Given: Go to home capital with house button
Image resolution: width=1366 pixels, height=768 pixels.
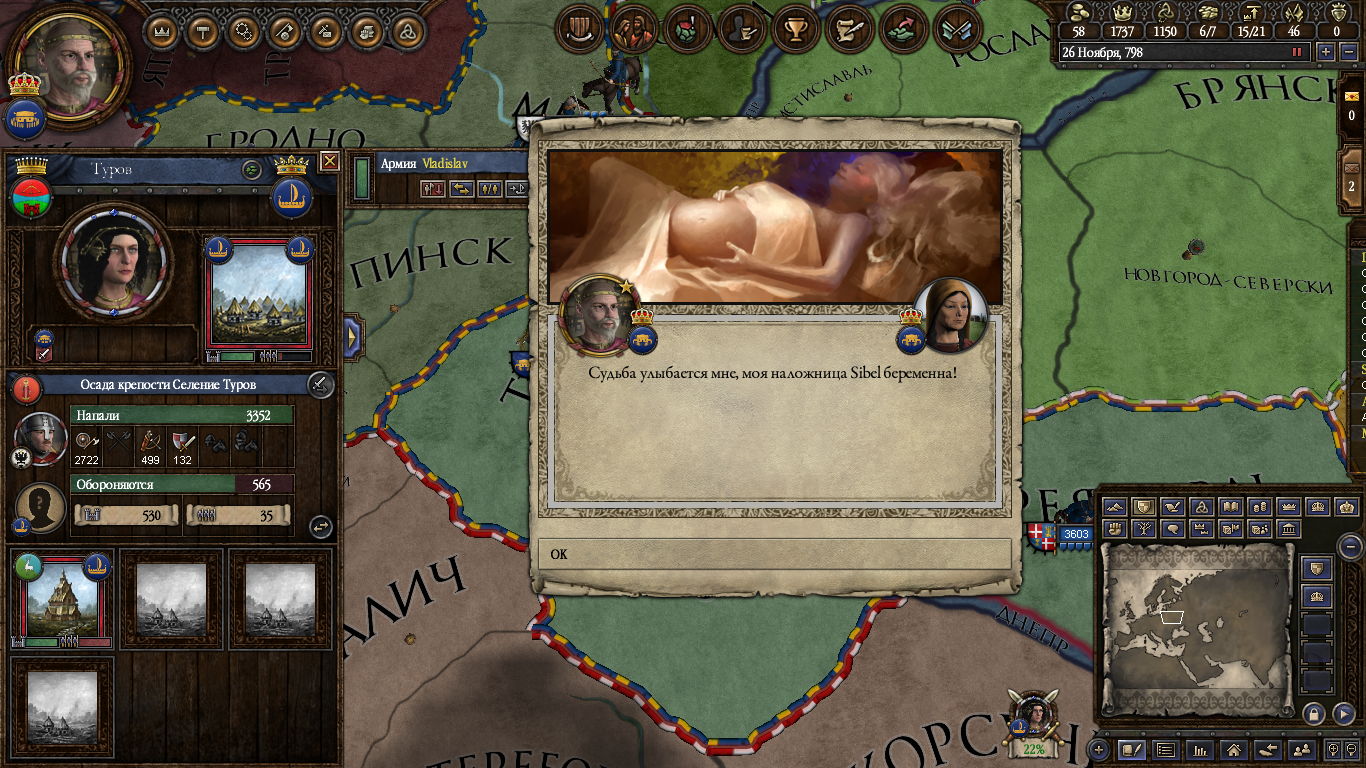Looking at the screenshot, I should coord(1233,749).
